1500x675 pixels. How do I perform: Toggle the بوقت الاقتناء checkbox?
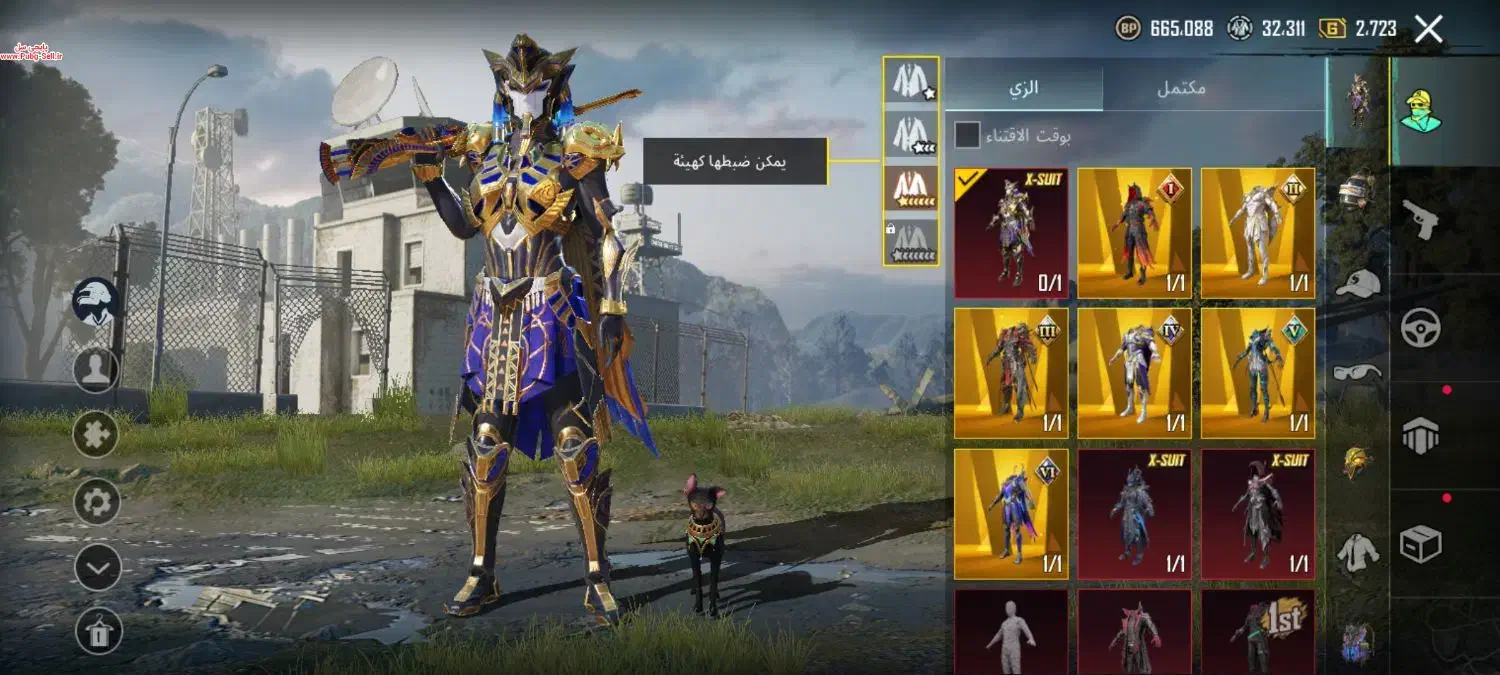coord(967,135)
